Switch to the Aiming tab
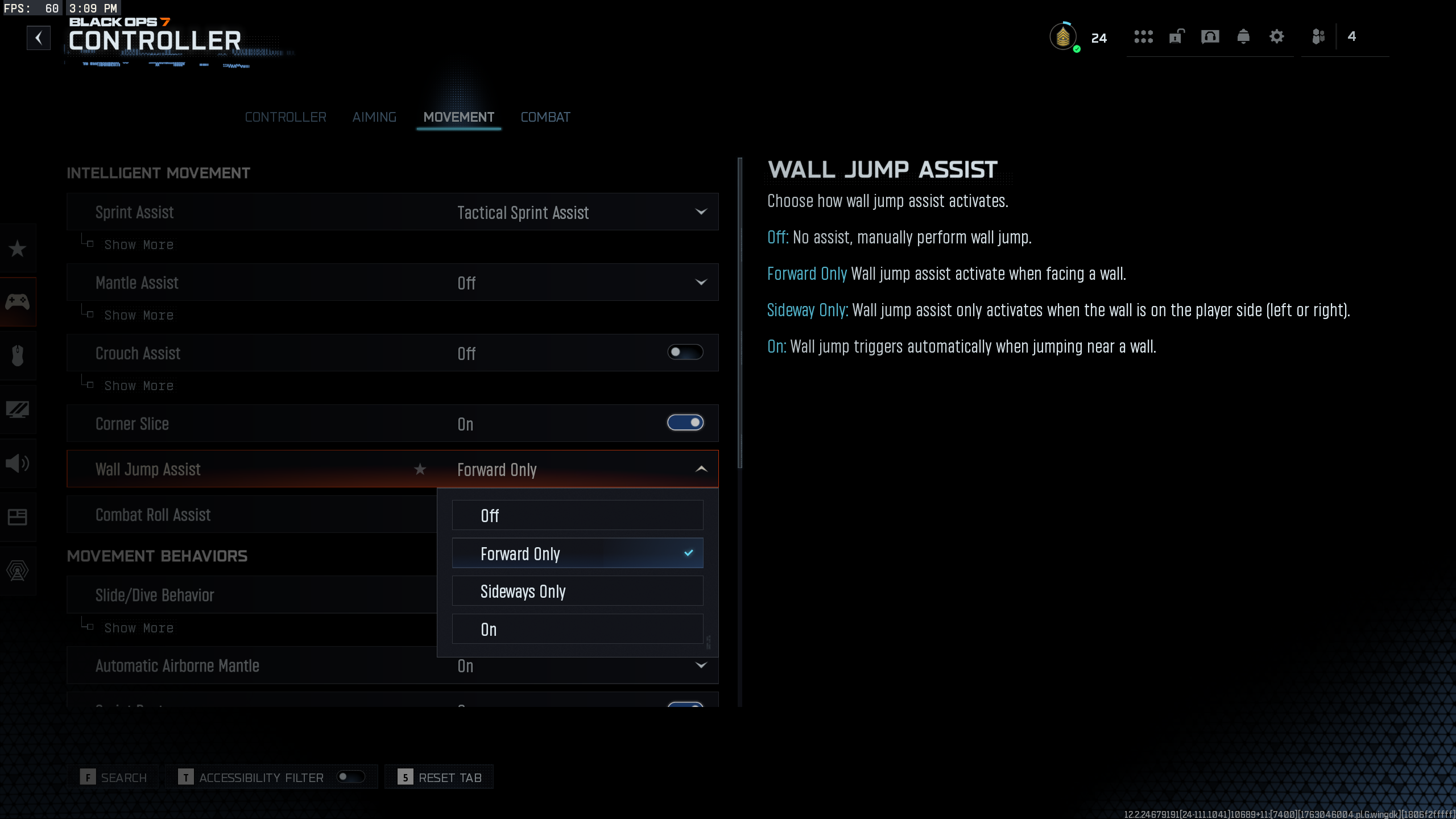The image size is (1456, 819). tap(374, 117)
